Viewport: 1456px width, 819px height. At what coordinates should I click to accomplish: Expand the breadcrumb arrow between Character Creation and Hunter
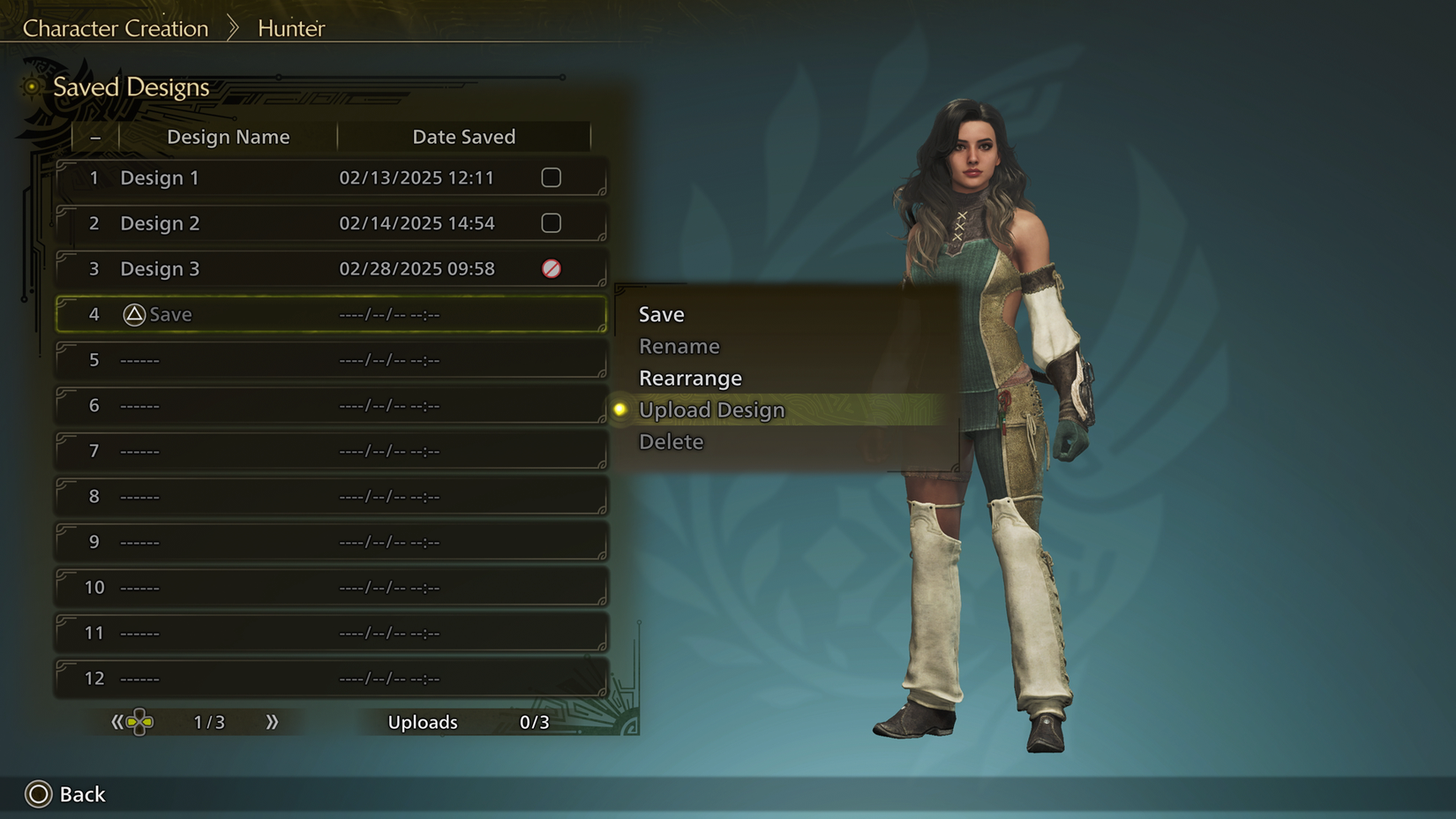coord(231,27)
